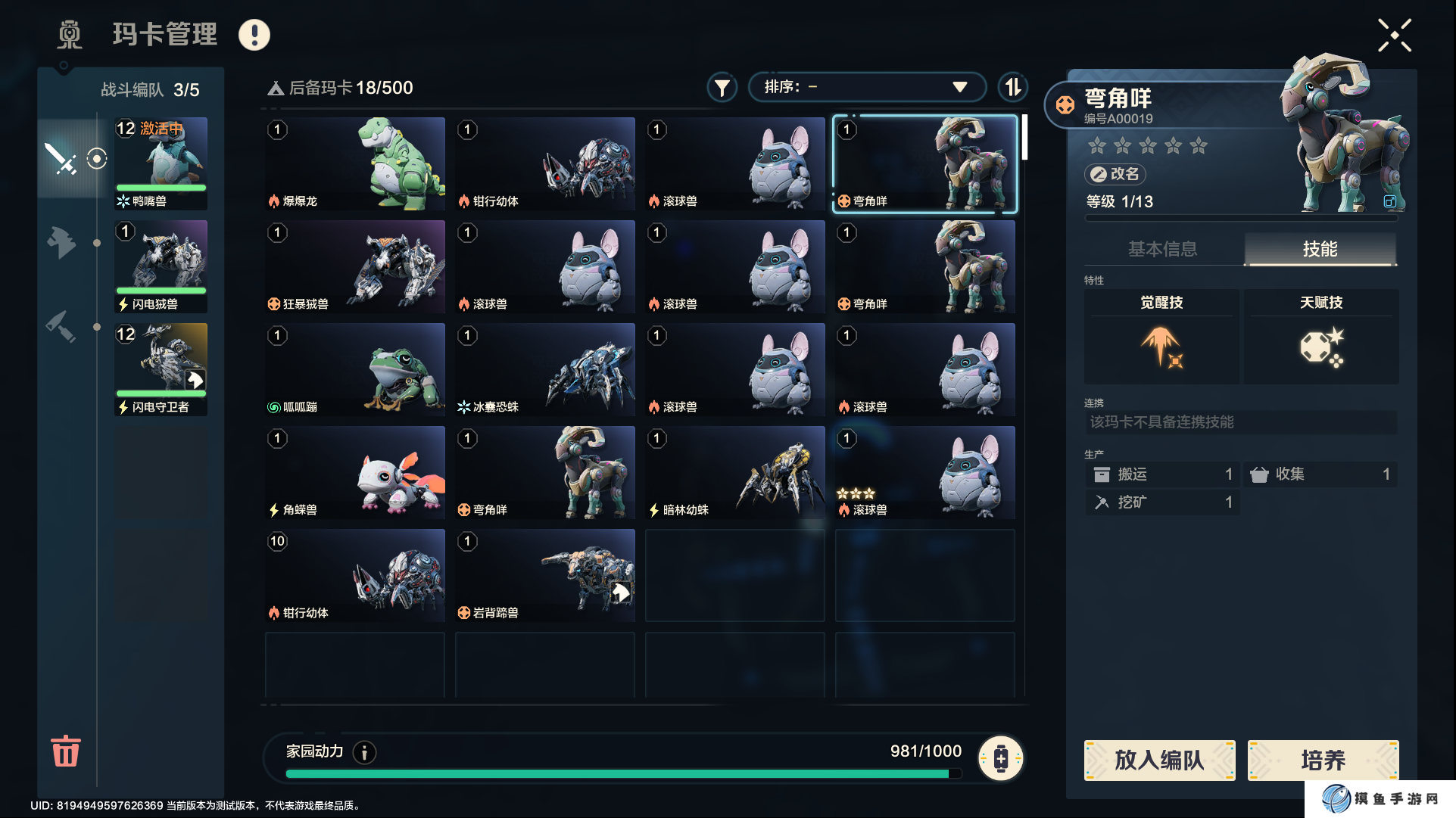Pick the 角蝾兽 card

click(355, 472)
